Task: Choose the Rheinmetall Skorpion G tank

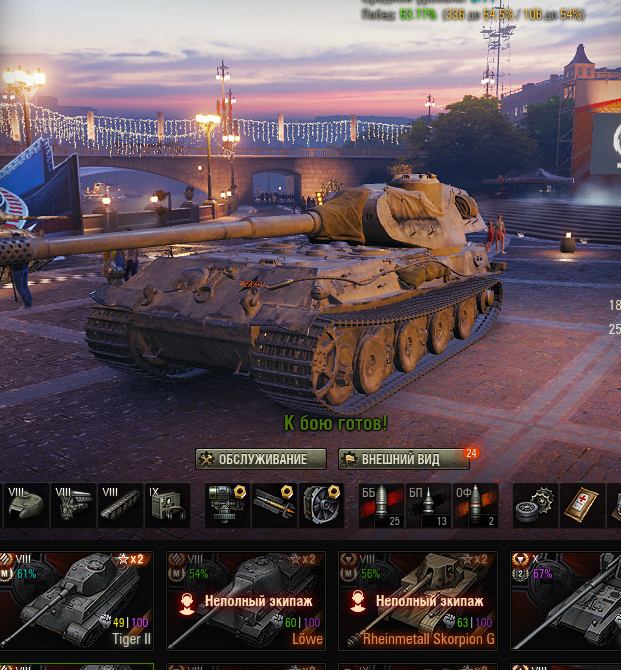Action: tap(417, 600)
